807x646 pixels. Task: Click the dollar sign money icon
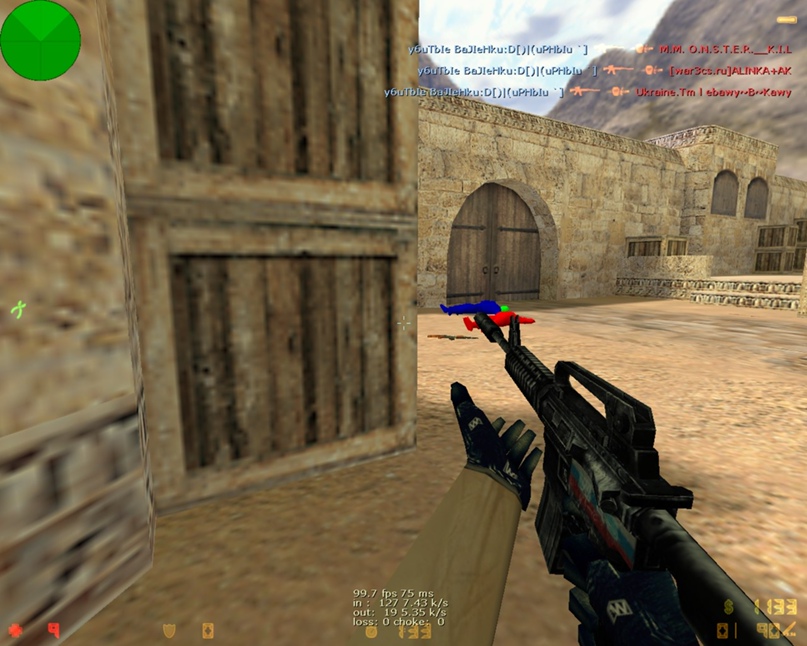point(729,607)
